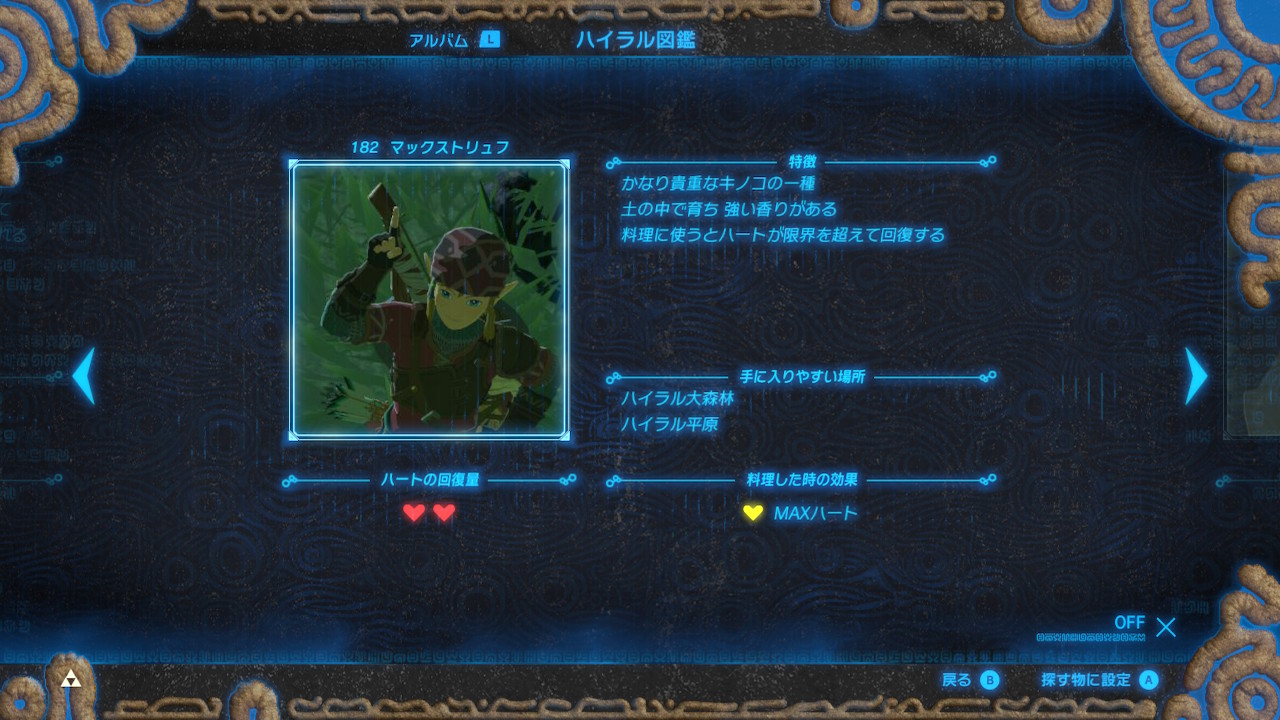Choose 戻る to go back
Viewport: 1280px width, 720px height.
coord(970,680)
